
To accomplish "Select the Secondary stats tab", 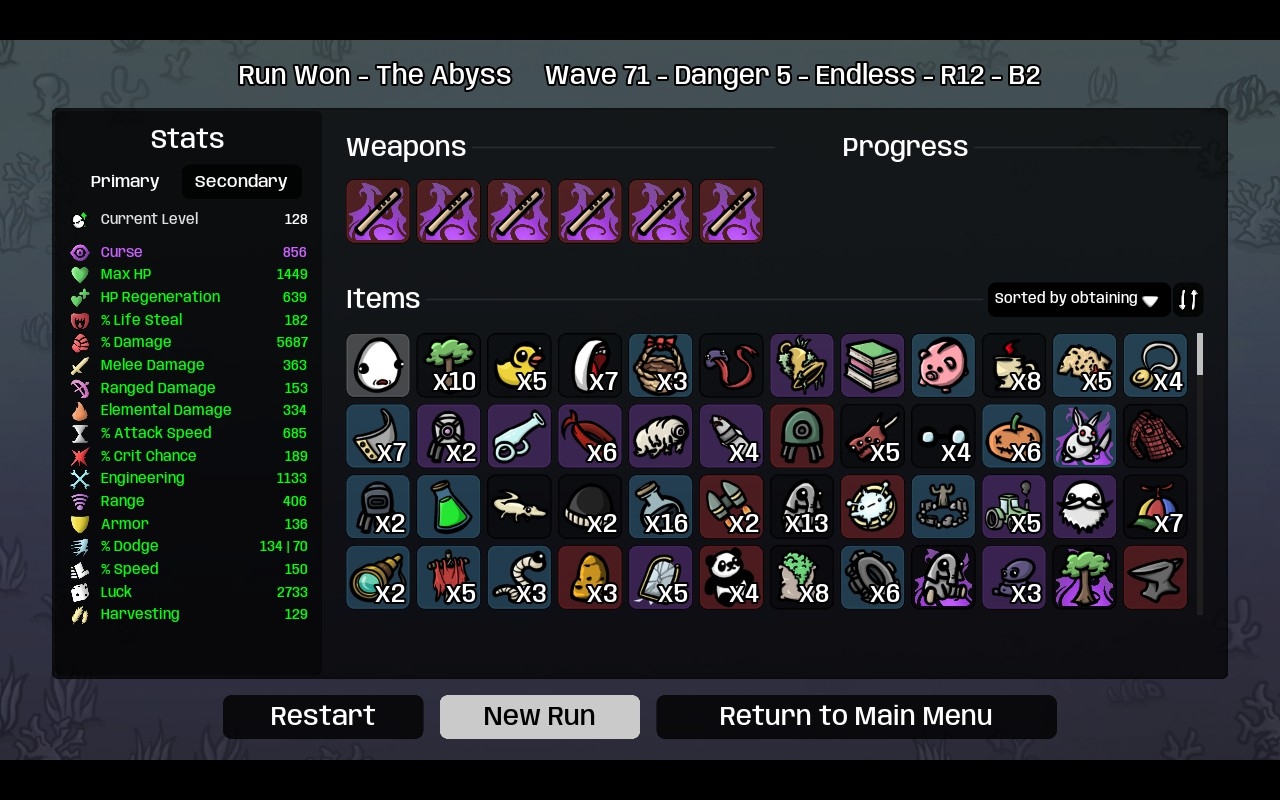I will (x=241, y=181).
